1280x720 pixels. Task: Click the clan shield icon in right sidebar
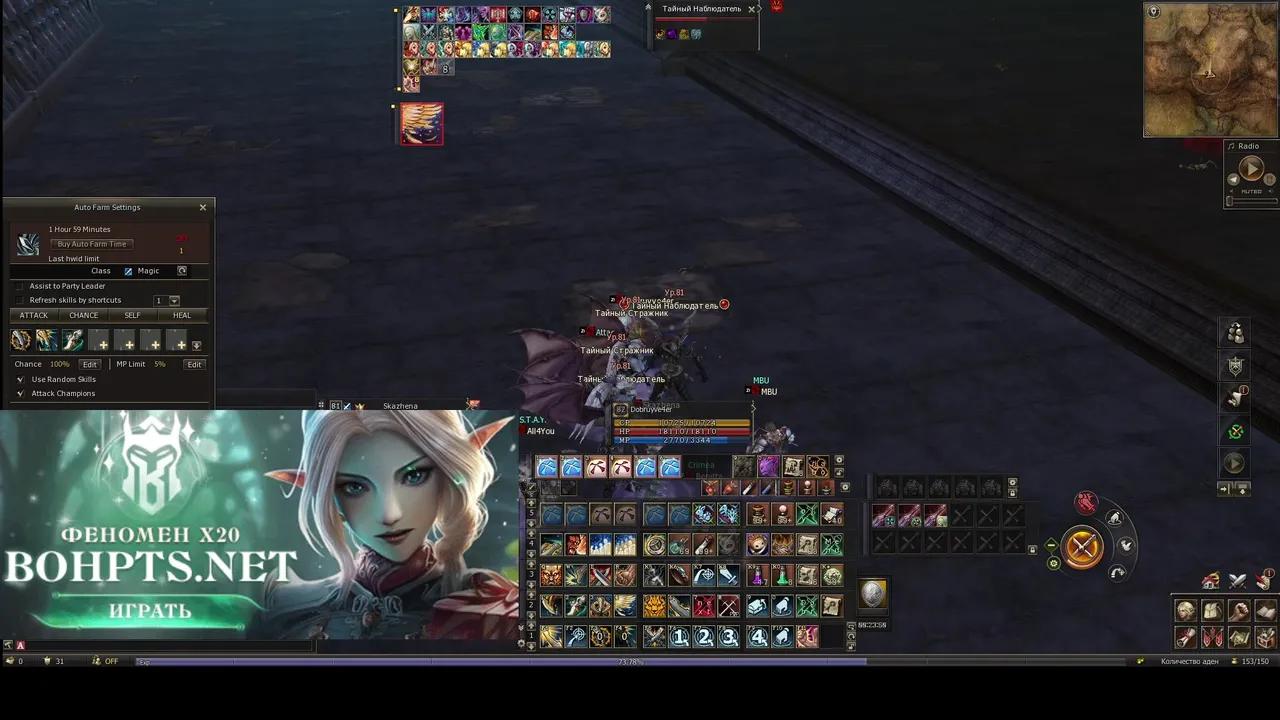pos(1235,365)
